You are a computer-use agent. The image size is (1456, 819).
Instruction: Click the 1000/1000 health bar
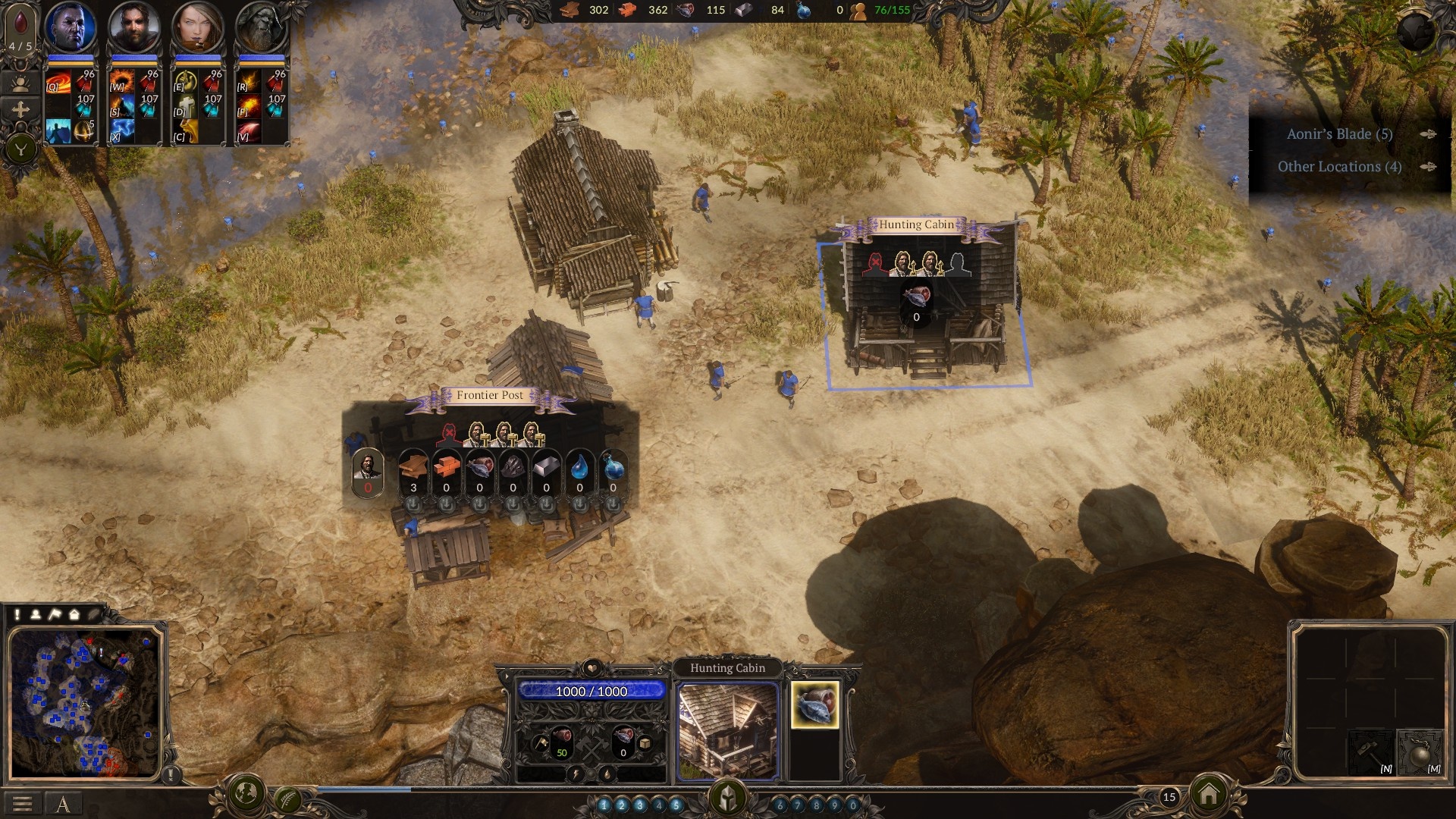pyautogui.click(x=591, y=691)
